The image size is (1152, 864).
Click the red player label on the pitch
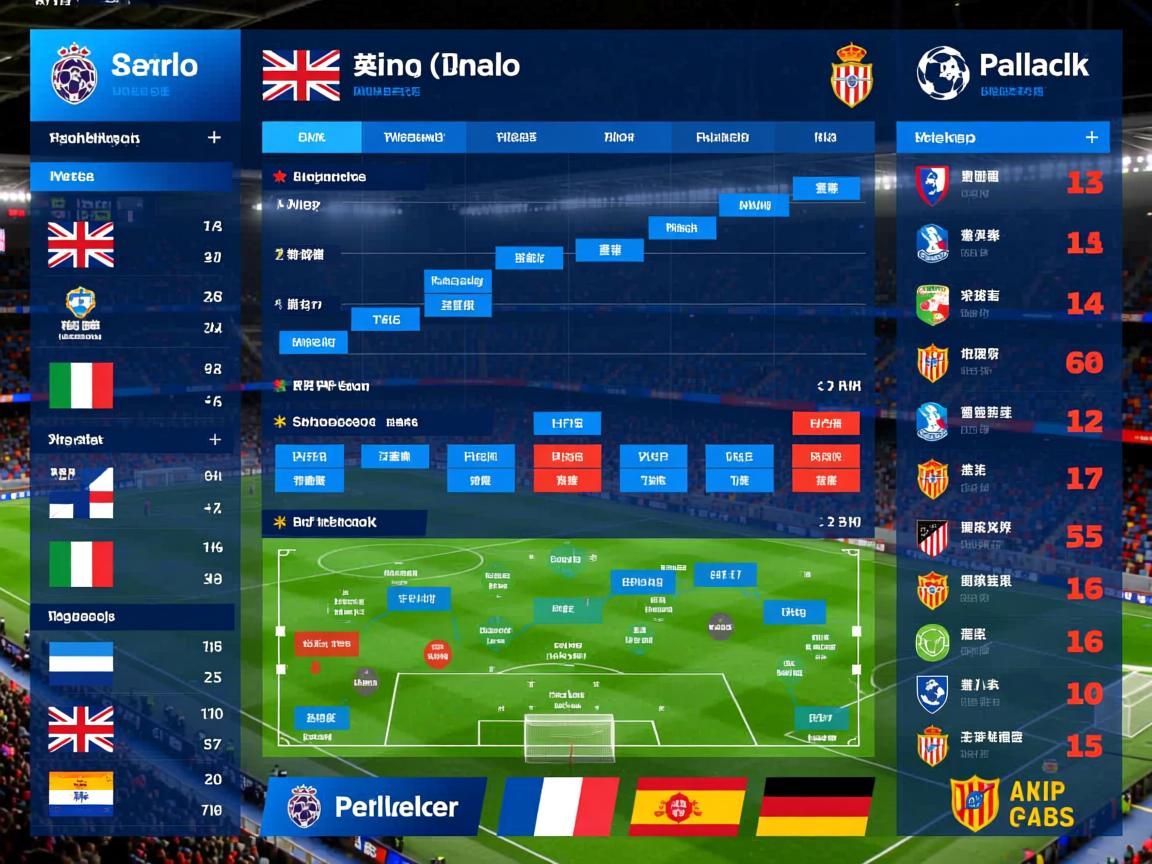326,643
